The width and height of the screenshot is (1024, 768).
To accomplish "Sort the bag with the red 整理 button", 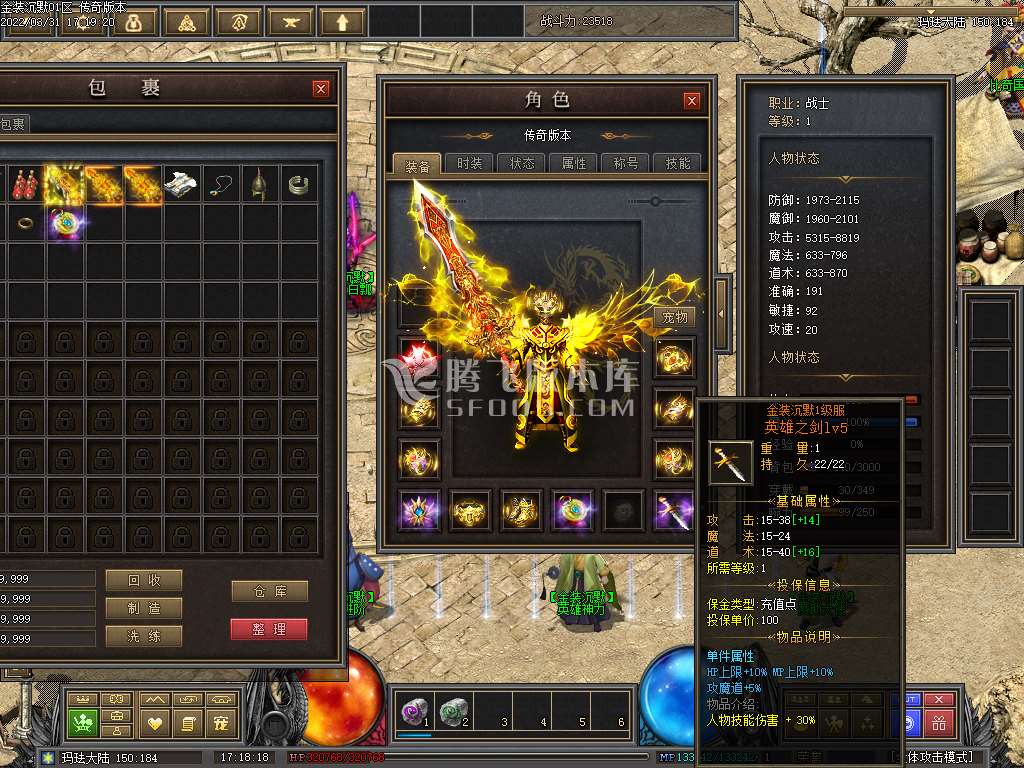I will [269, 629].
